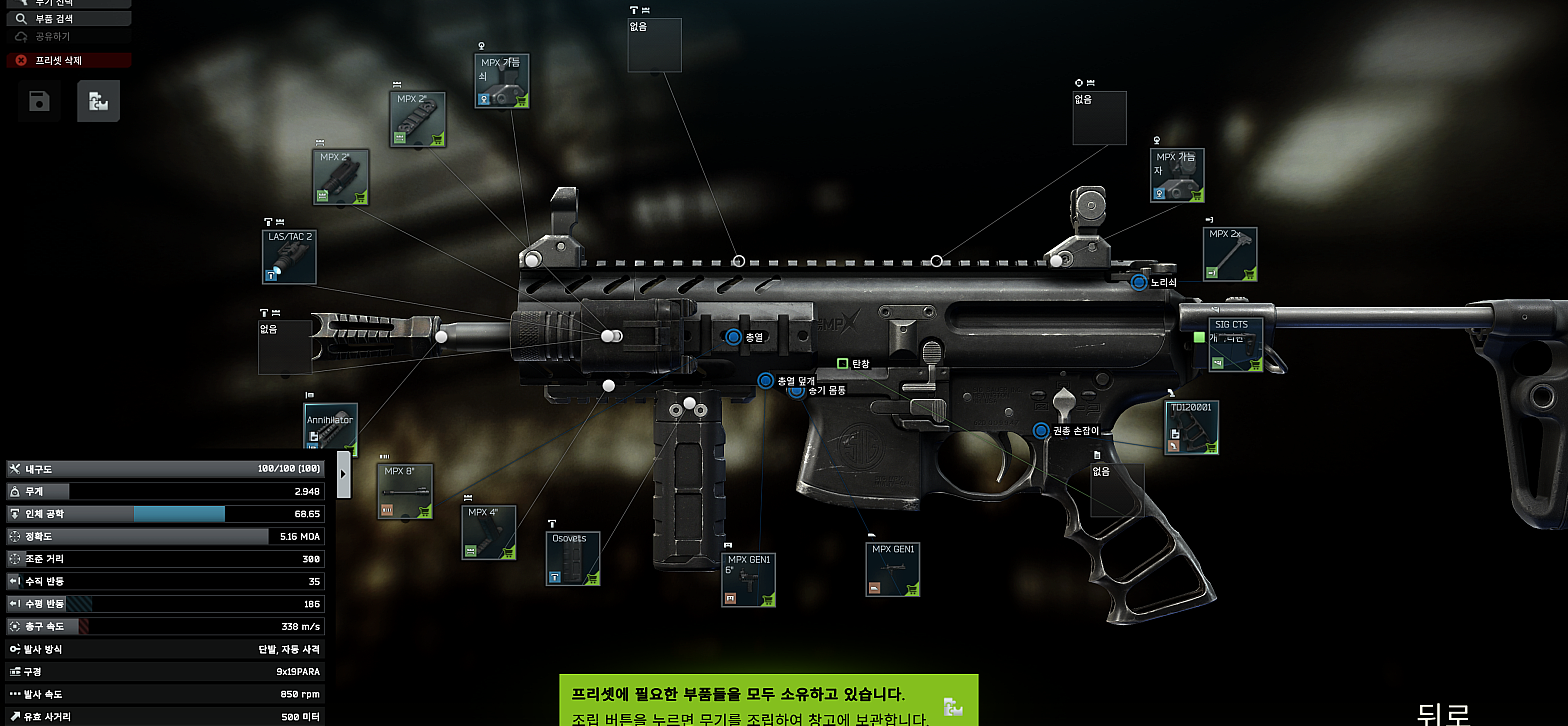Click the puzzle-piece assemble button at top left
The image size is (1568, 726).
pos(98,101)
